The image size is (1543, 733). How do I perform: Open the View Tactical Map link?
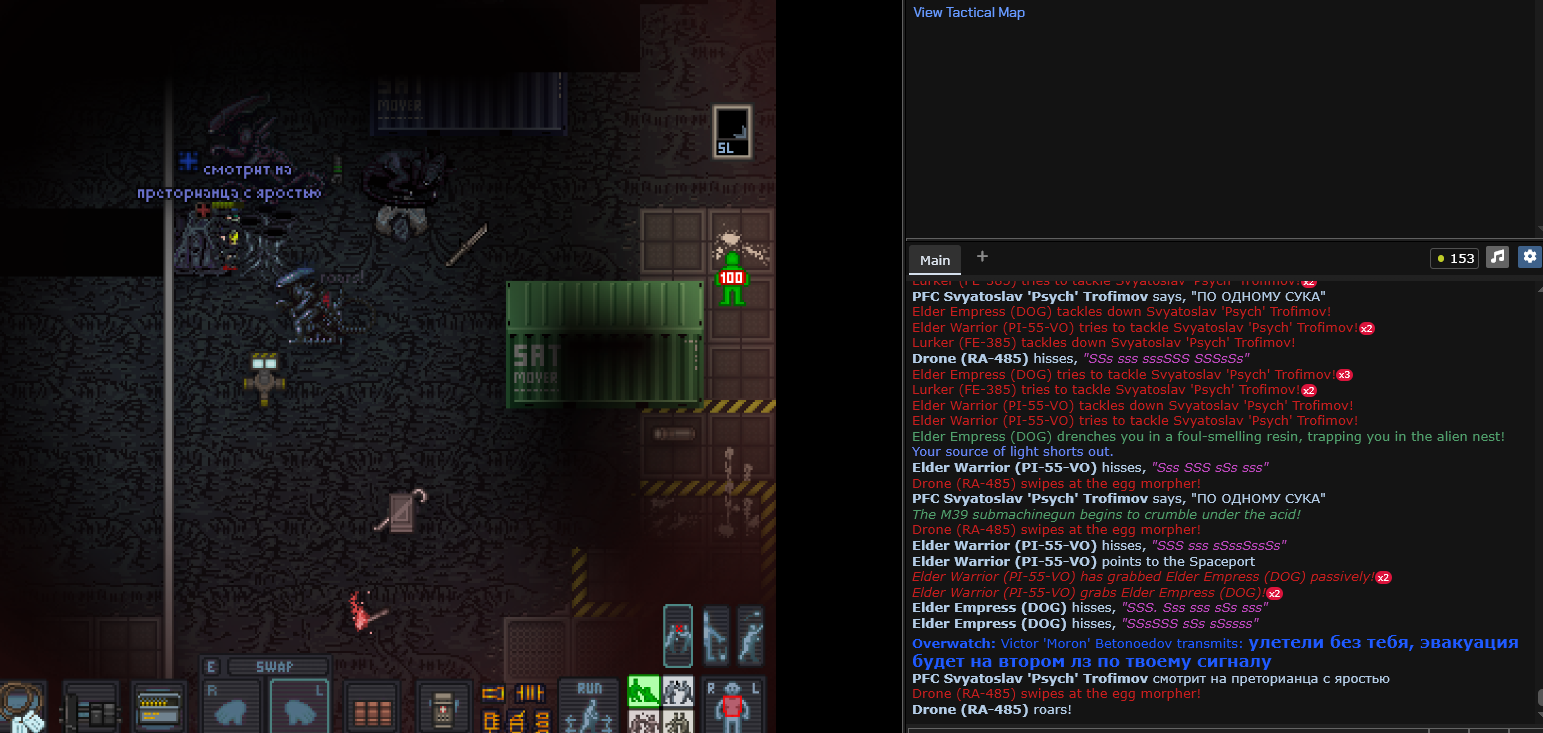968,13
